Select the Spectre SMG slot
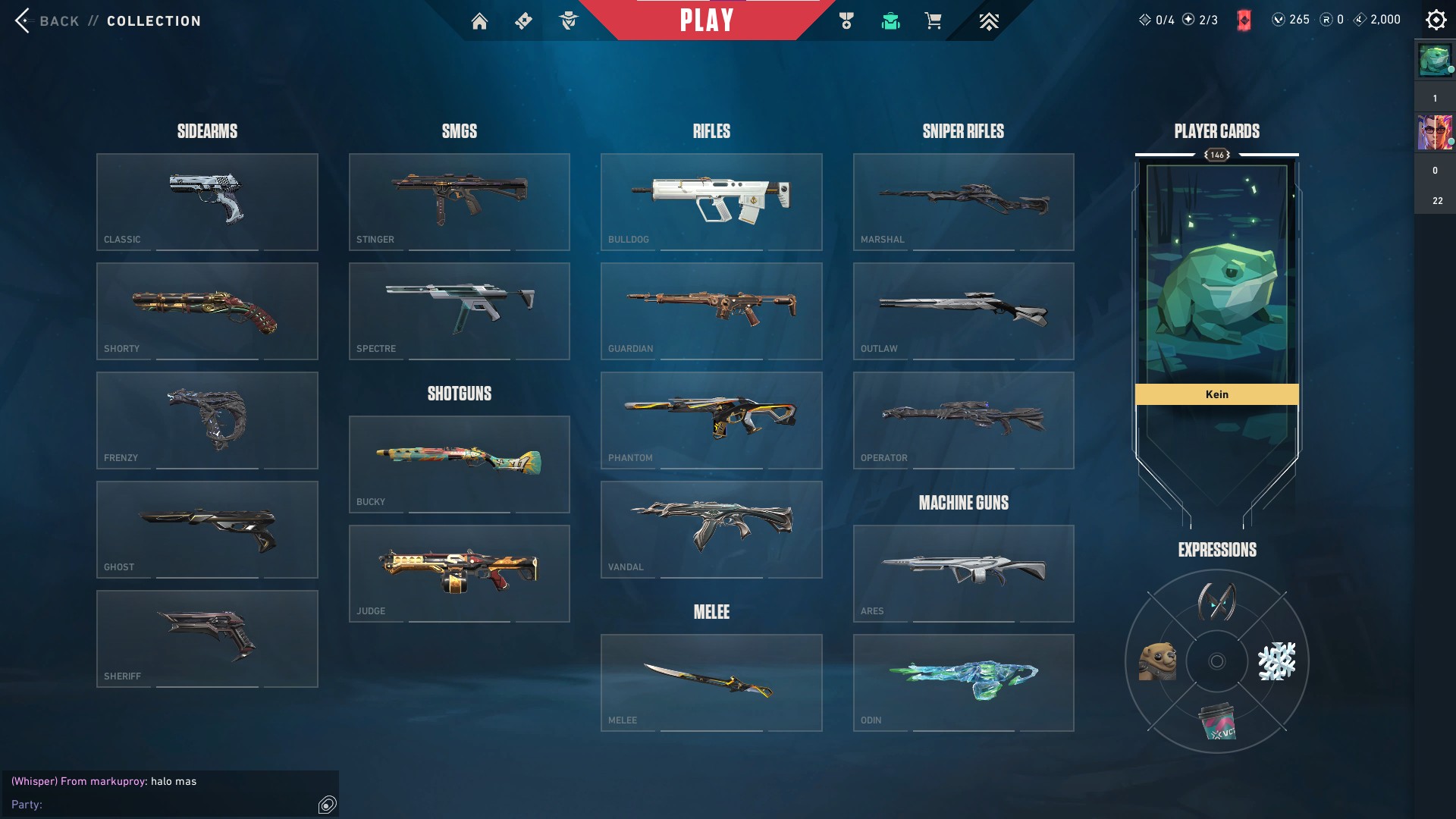The image size is (1456, 819). pos(459,311)
